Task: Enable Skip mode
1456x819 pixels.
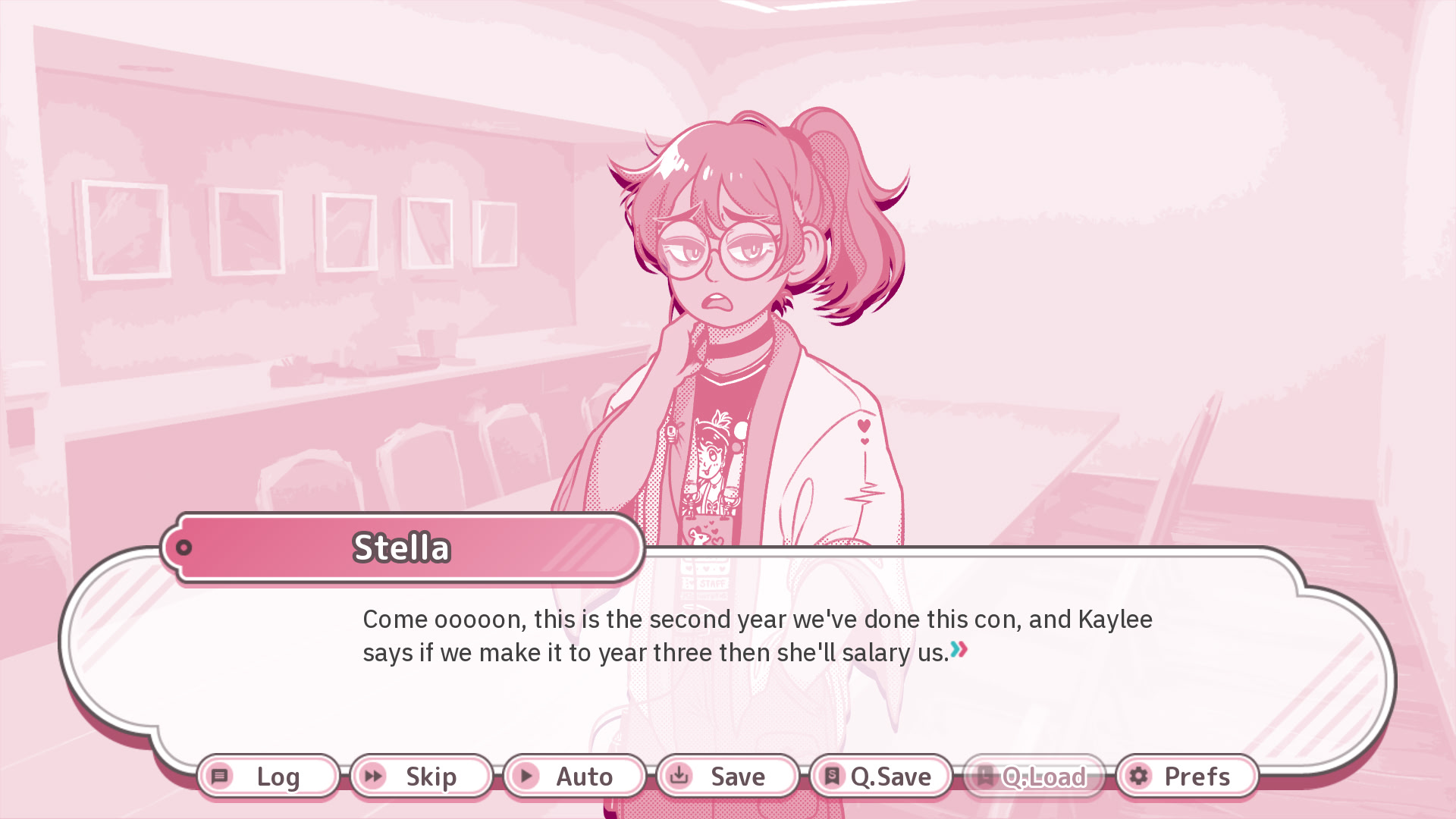Action: [419, 777]
